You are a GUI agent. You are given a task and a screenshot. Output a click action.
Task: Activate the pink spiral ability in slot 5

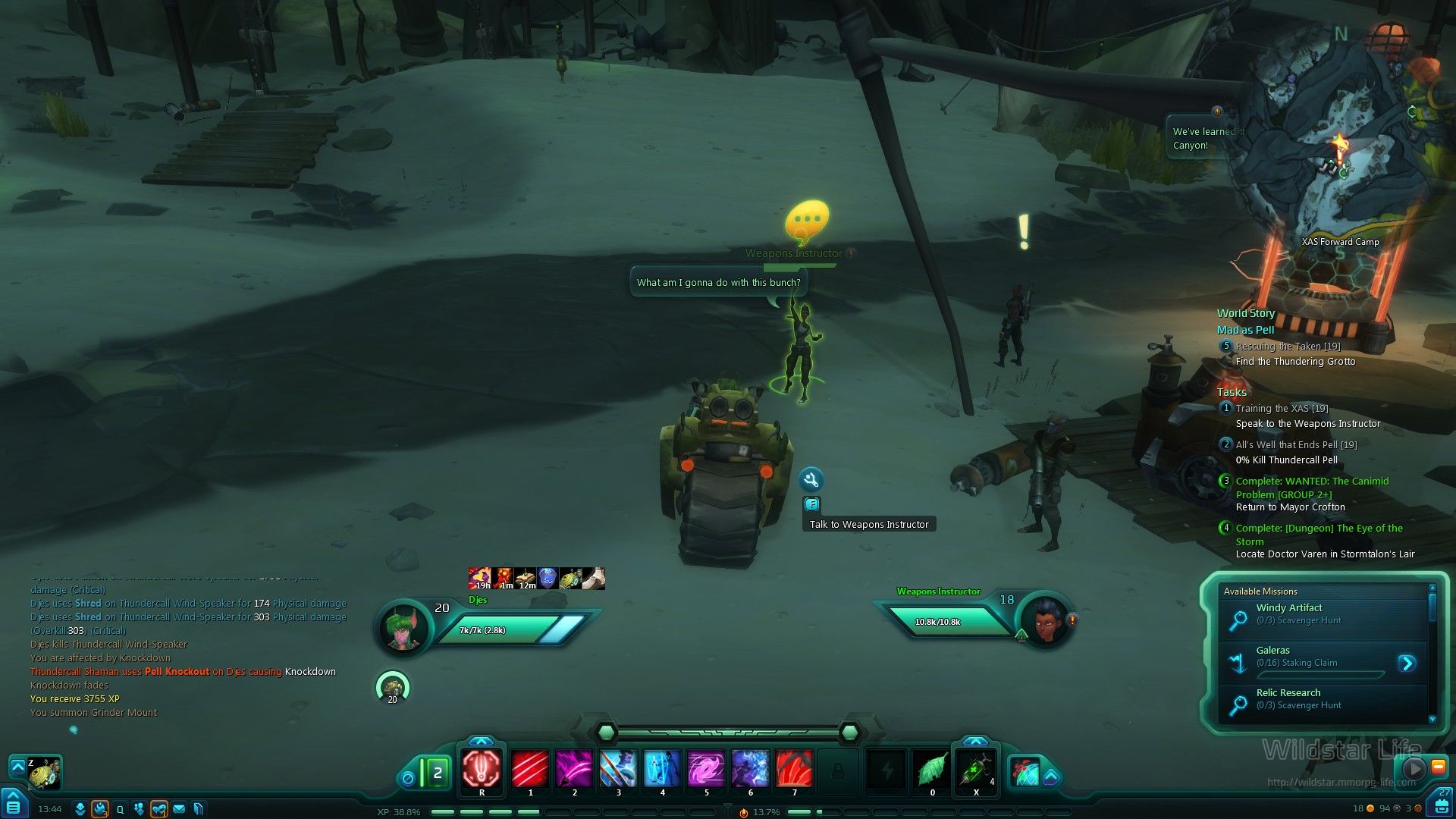pos(706,769)
